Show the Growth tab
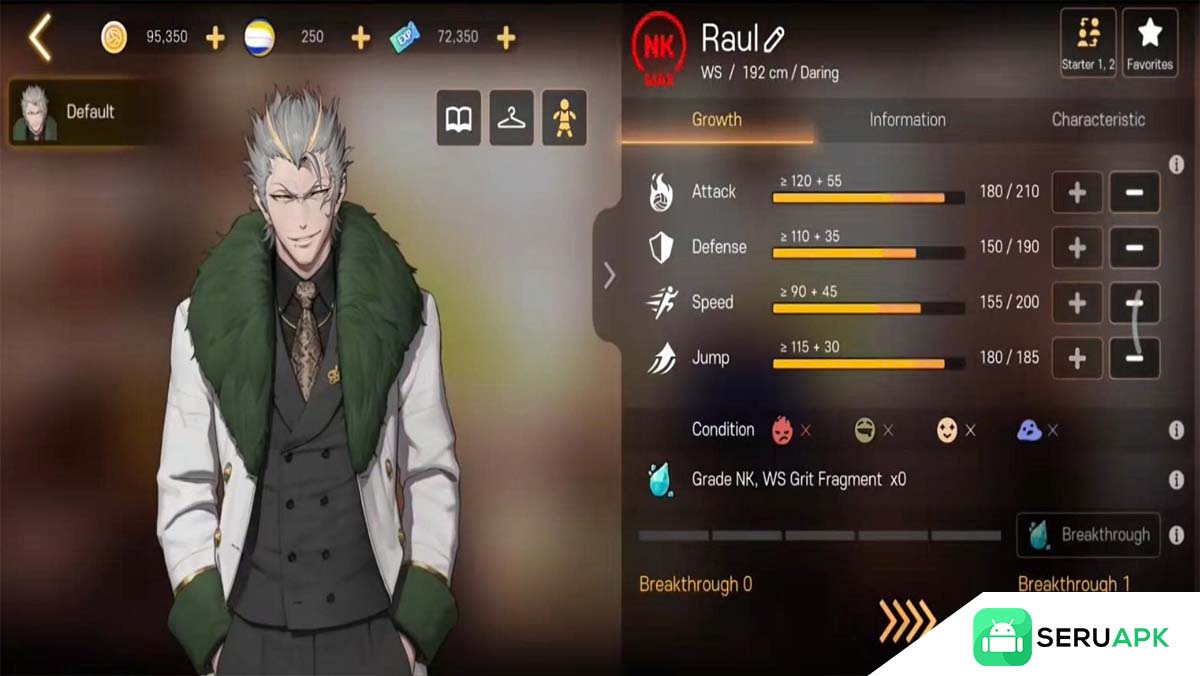Viewport: 1200px width, 676px height. (717, 120)
